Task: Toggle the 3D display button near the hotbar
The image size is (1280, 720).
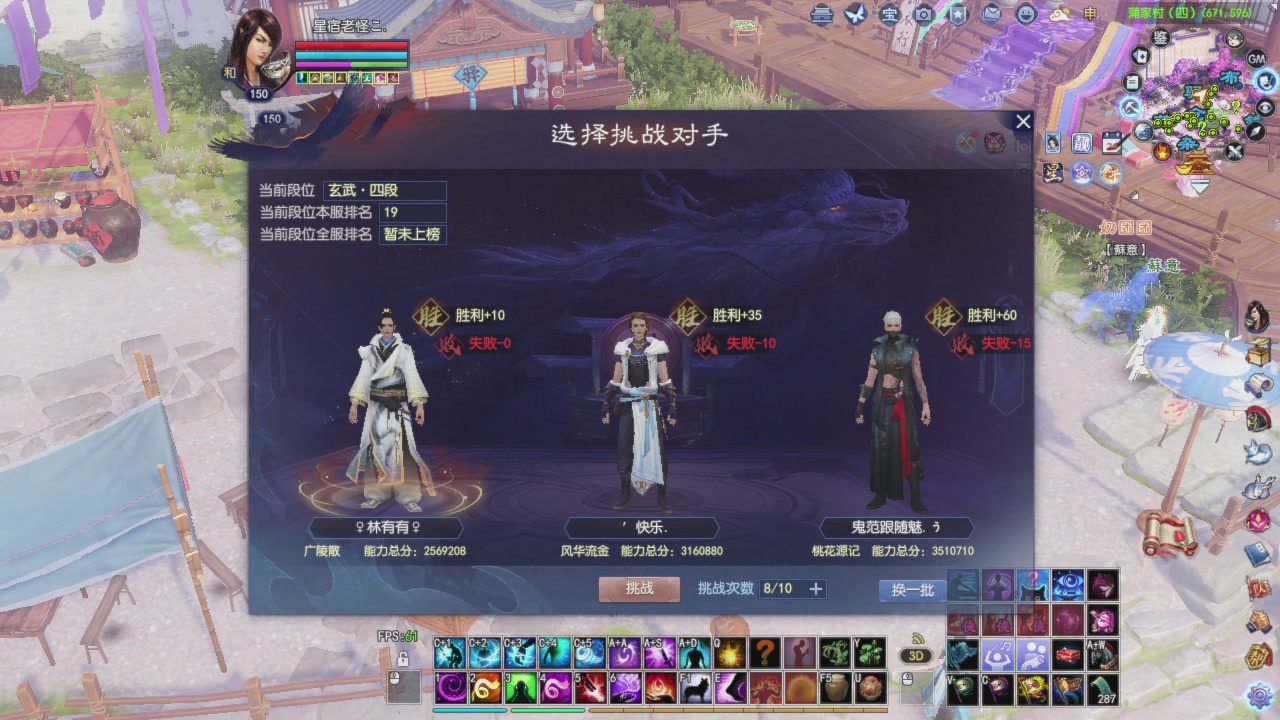Action: 916,655
